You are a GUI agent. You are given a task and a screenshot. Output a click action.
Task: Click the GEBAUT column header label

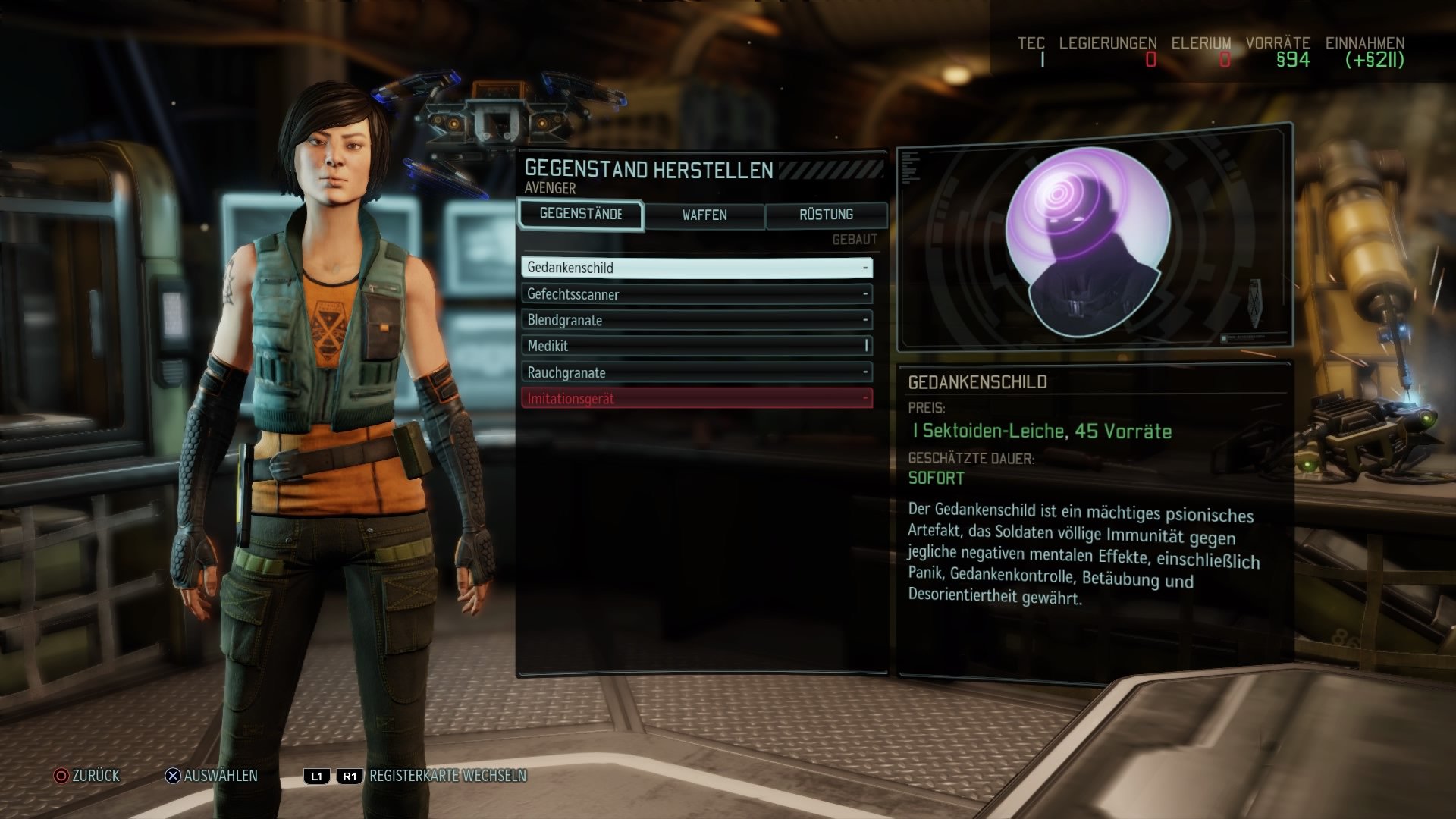852,237
